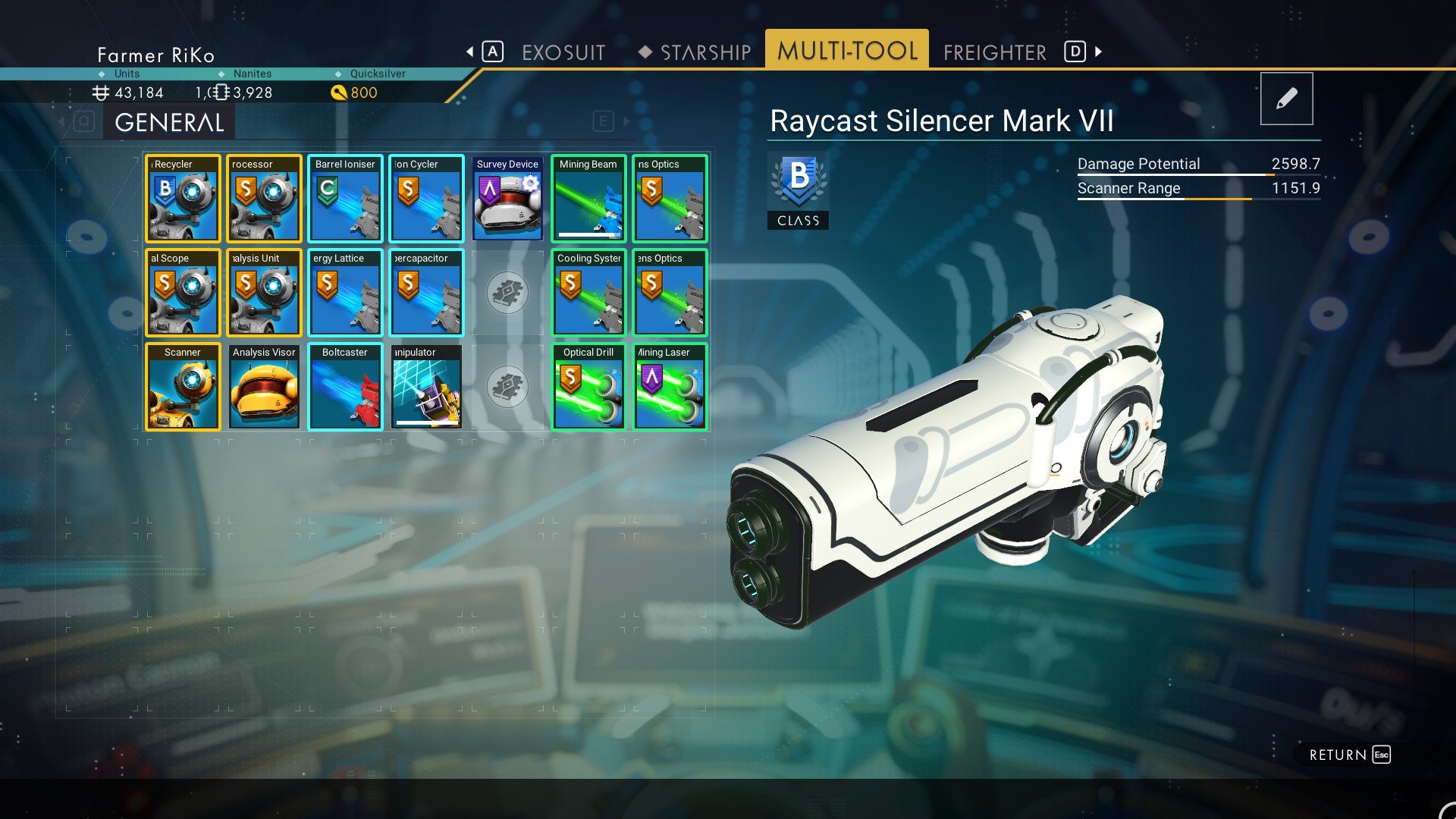Open the General inventory section header
The height and width of the screenshot is (819, 1456).
(x=169, y=122)
